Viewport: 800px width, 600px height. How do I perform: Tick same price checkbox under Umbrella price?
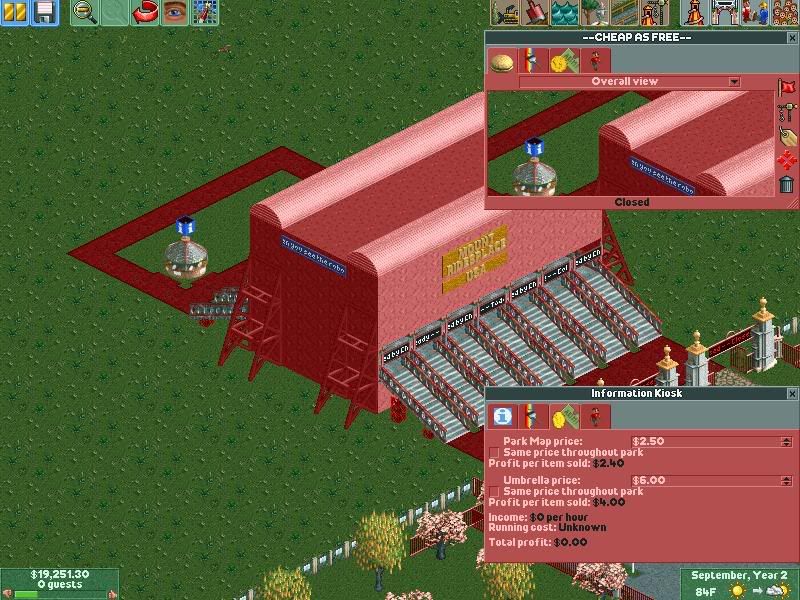coord(494,492)
